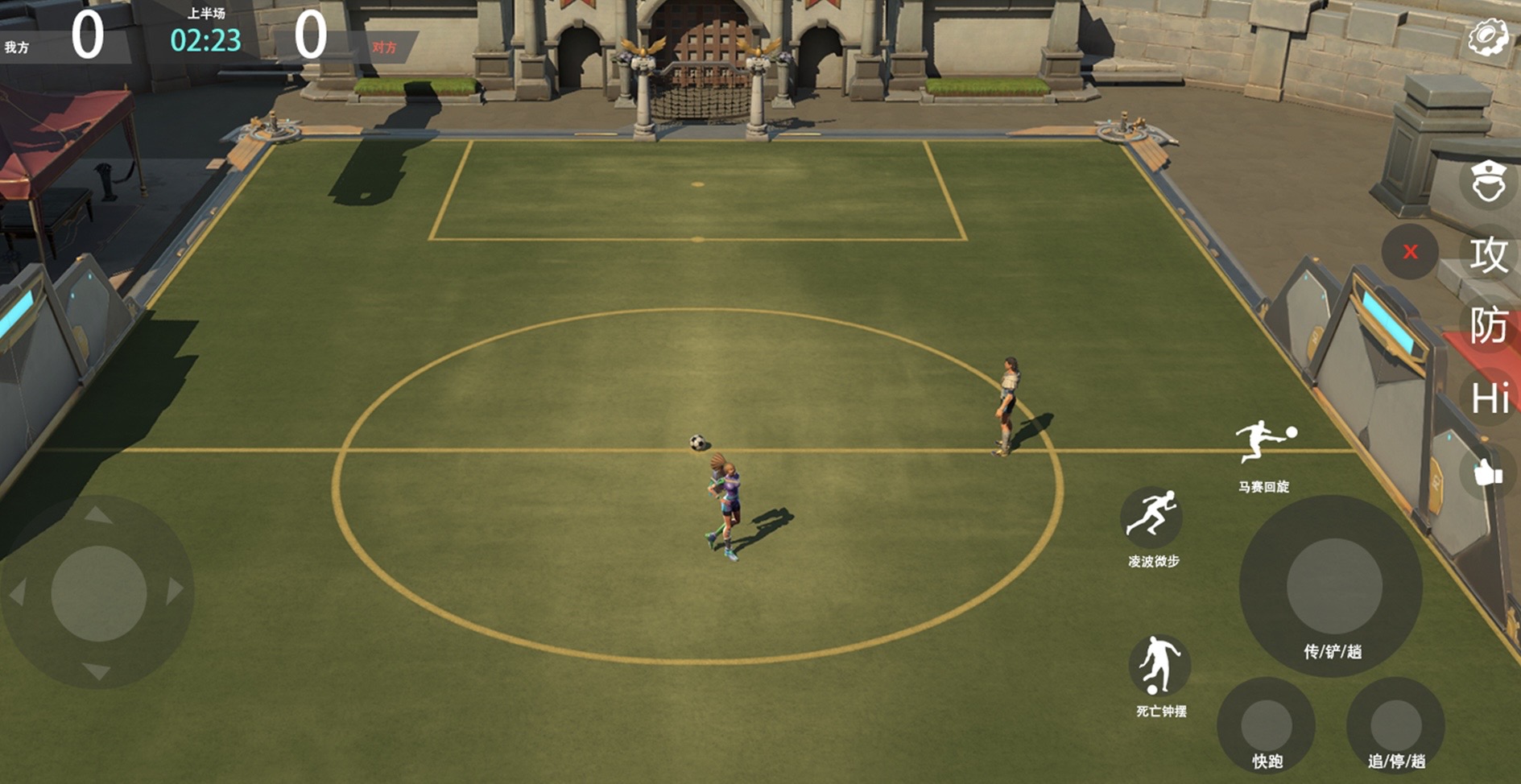Tap the 追/停/挡 button

[1395, 725]
